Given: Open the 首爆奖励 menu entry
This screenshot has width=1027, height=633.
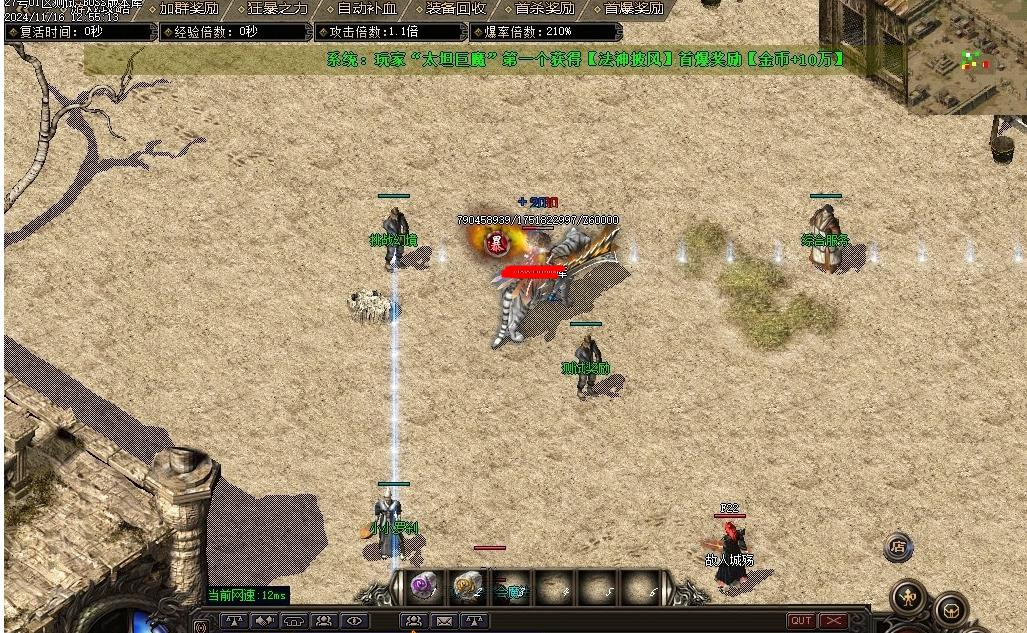Looking at the screenshot, I should (634, 9).
